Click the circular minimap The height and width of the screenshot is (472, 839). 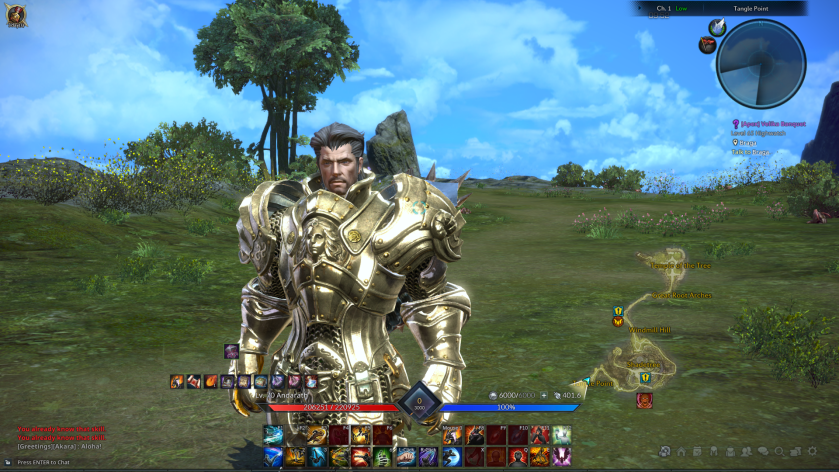[x=761, y=62]
